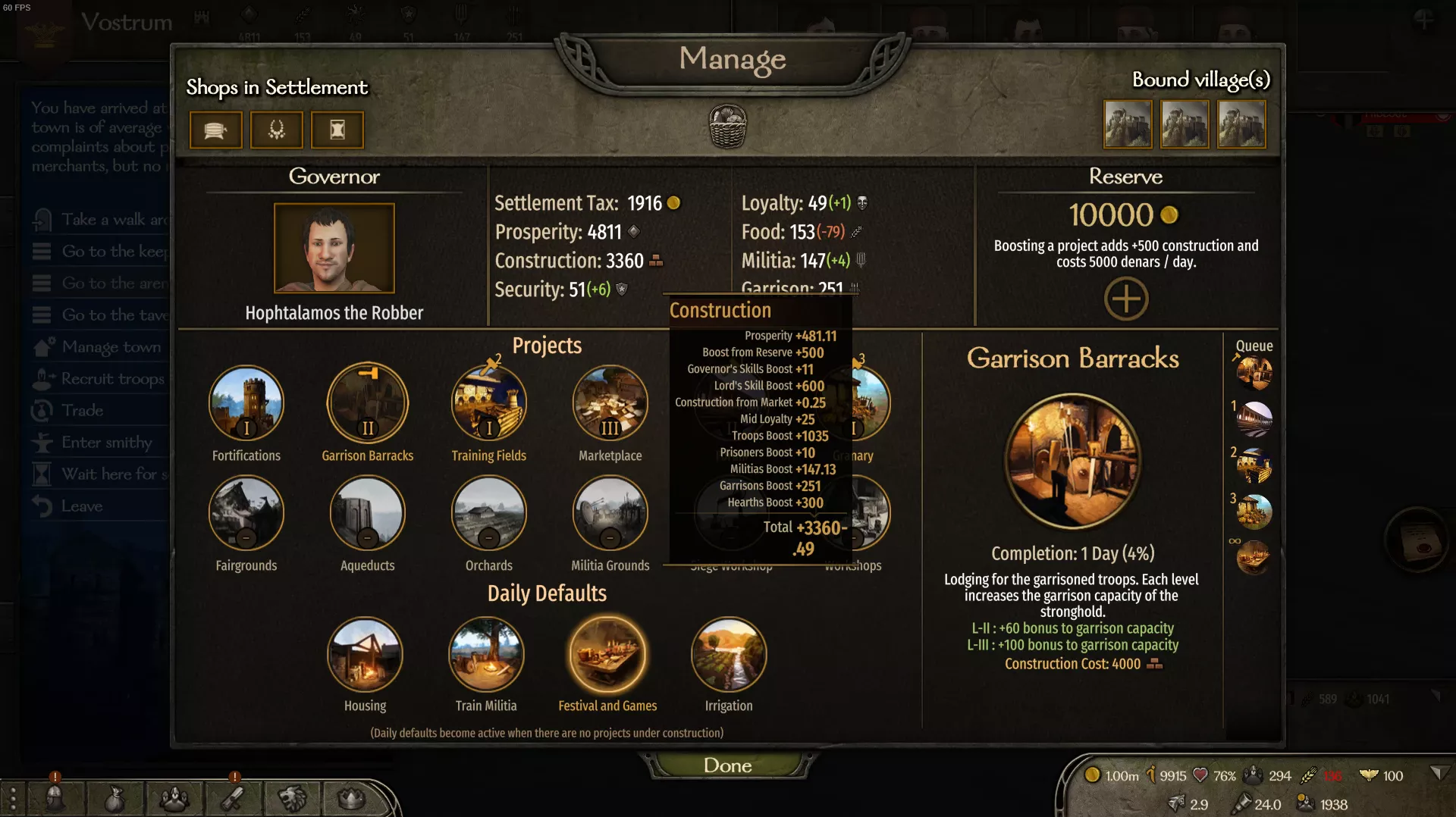1456x817 pixels.
Task: Select the Aqueducts project
Action: tap(368, 513)
